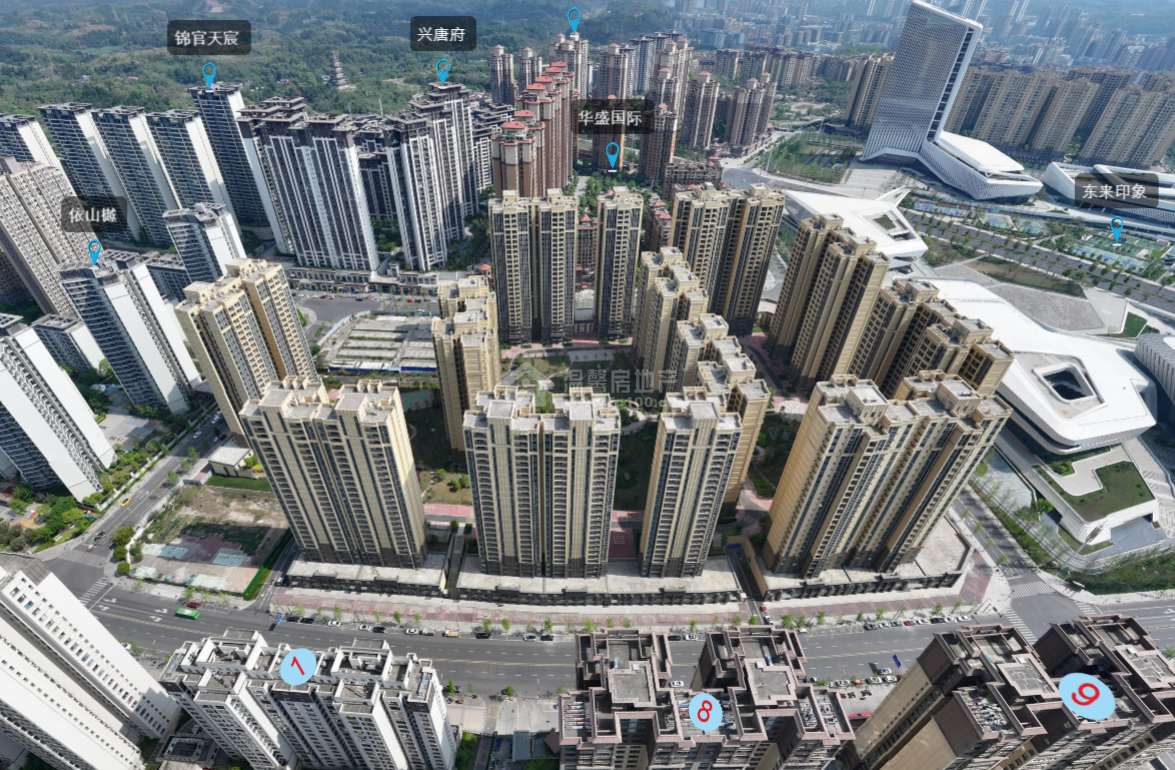
Task: Choose the 华盛国际 location marker
Action: pos(612,155)
